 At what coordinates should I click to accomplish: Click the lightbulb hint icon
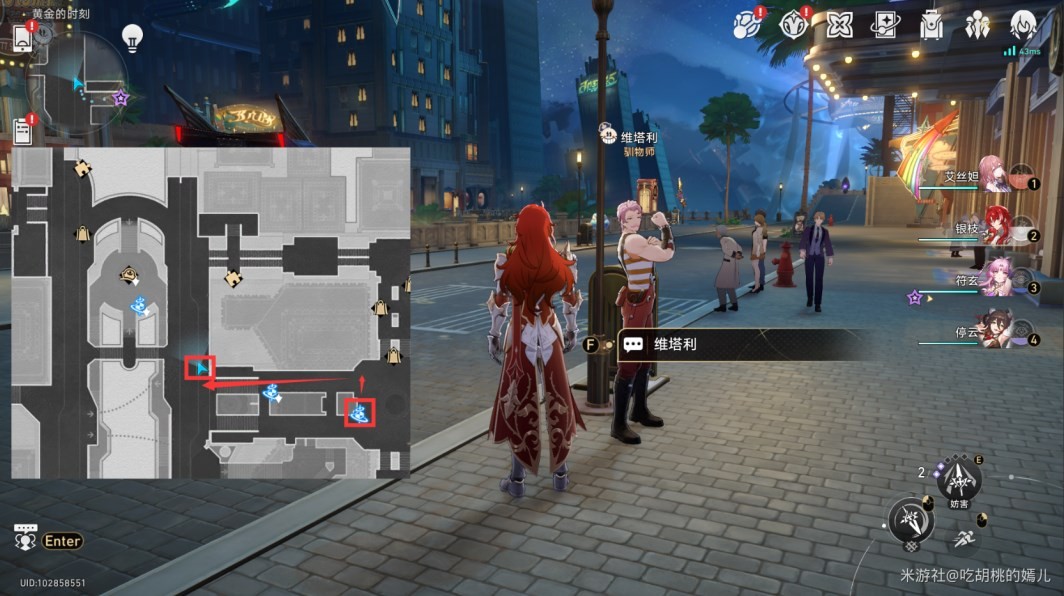(132, 38)
